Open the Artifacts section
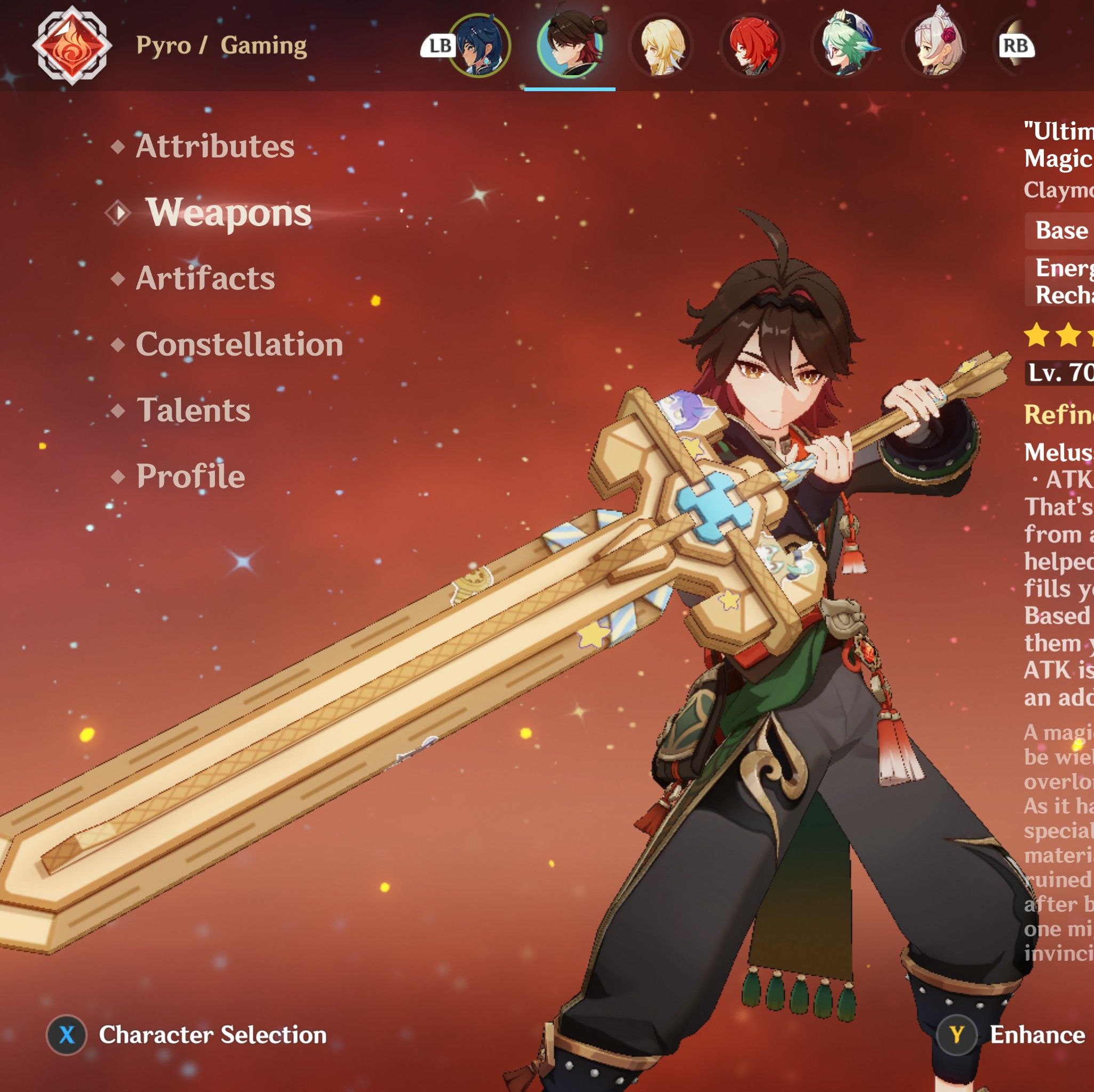The height and width of the screenshot is (1092, 1094). coord(205,278)
